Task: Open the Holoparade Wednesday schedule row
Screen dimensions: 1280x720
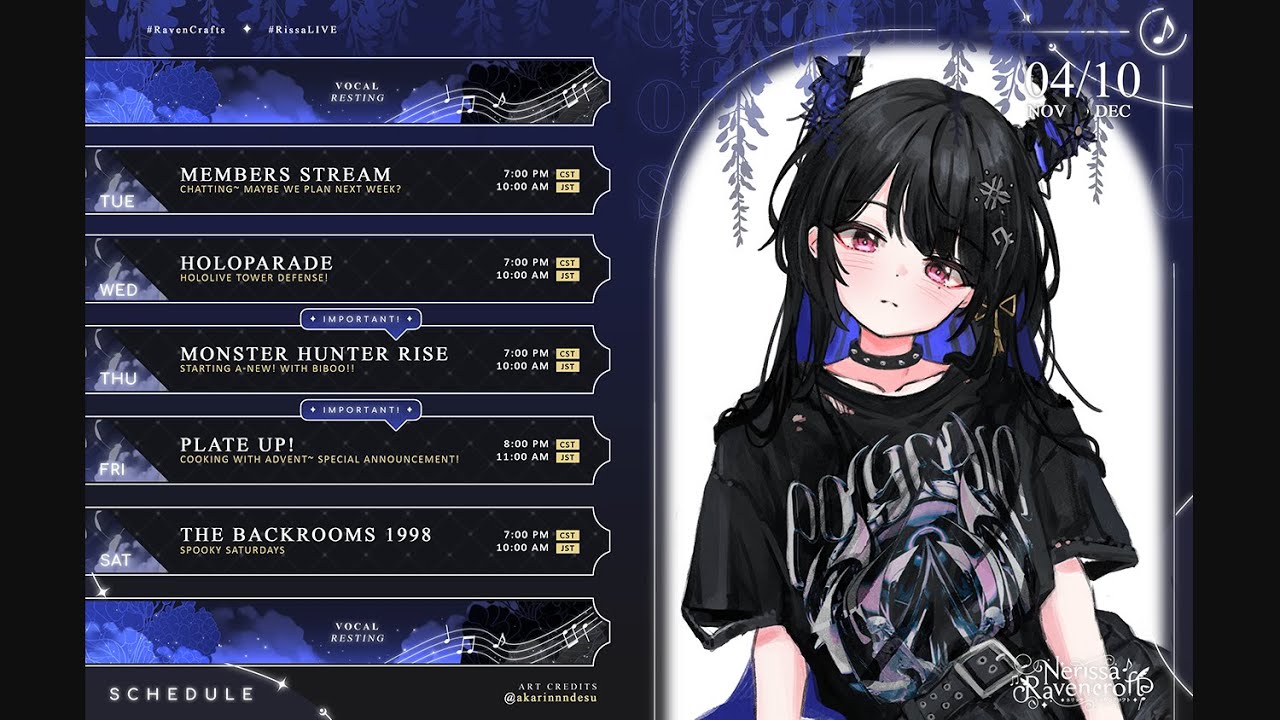Action: [346, 268]
